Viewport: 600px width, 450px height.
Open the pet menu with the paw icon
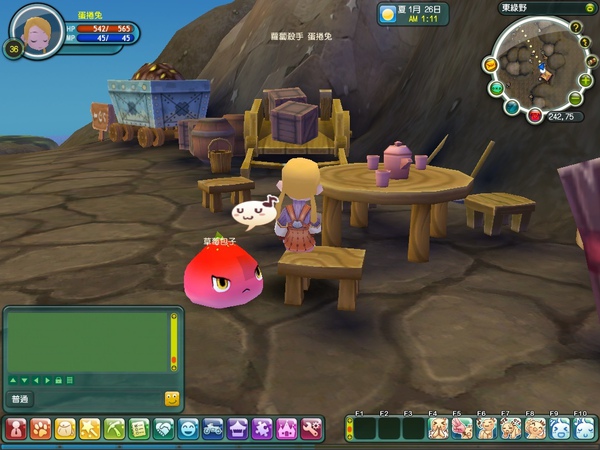click(41, 429)
